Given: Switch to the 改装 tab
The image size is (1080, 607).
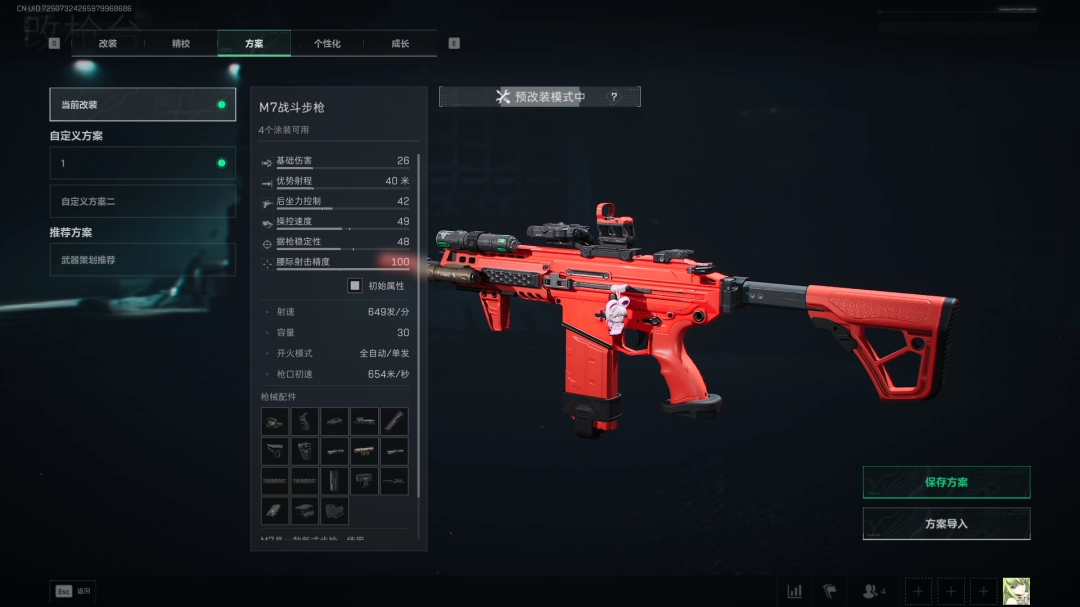Looking at the screenshot, I should coord(108,44).
